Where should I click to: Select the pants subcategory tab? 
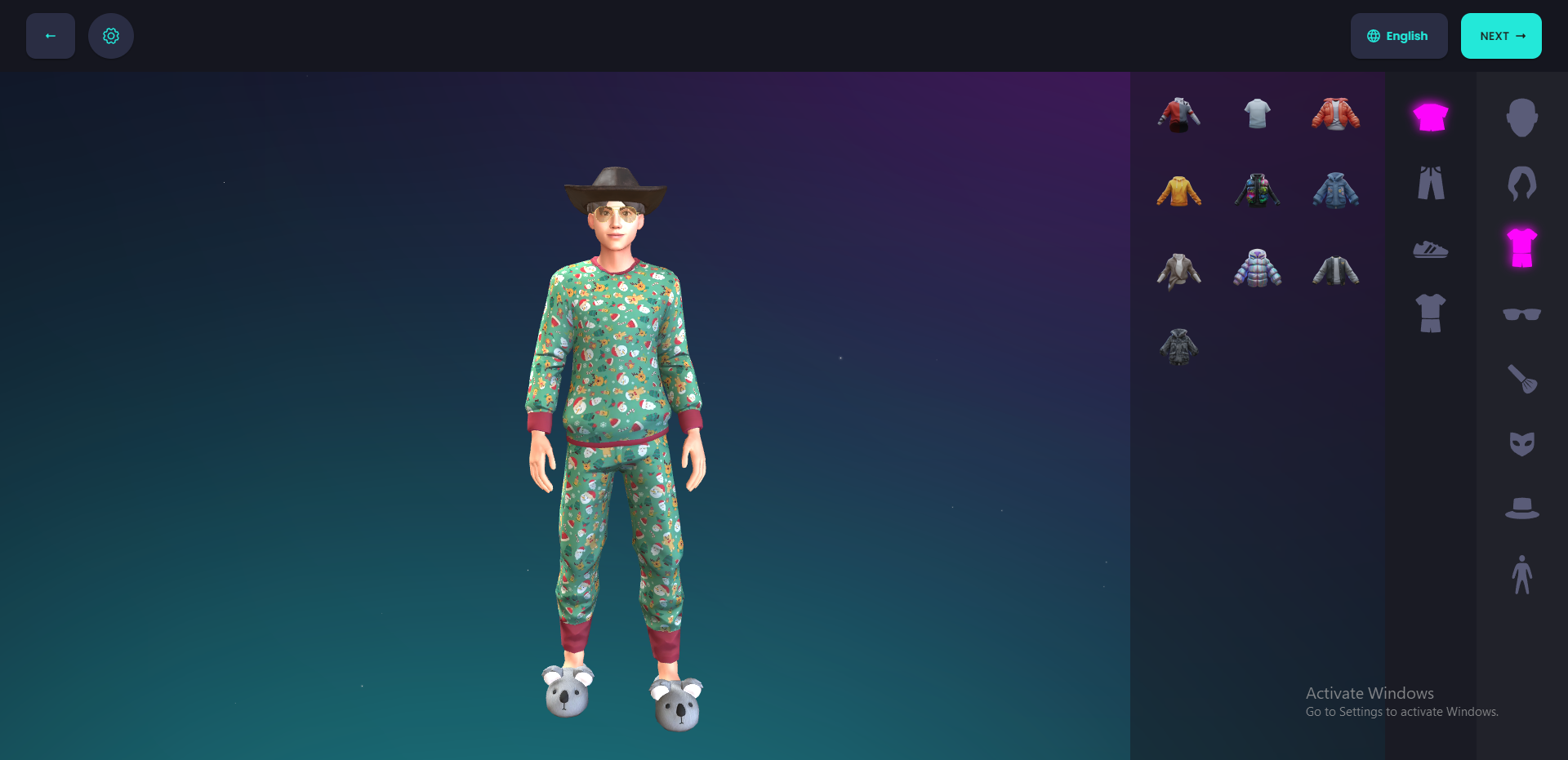(x=1432, y=183)
